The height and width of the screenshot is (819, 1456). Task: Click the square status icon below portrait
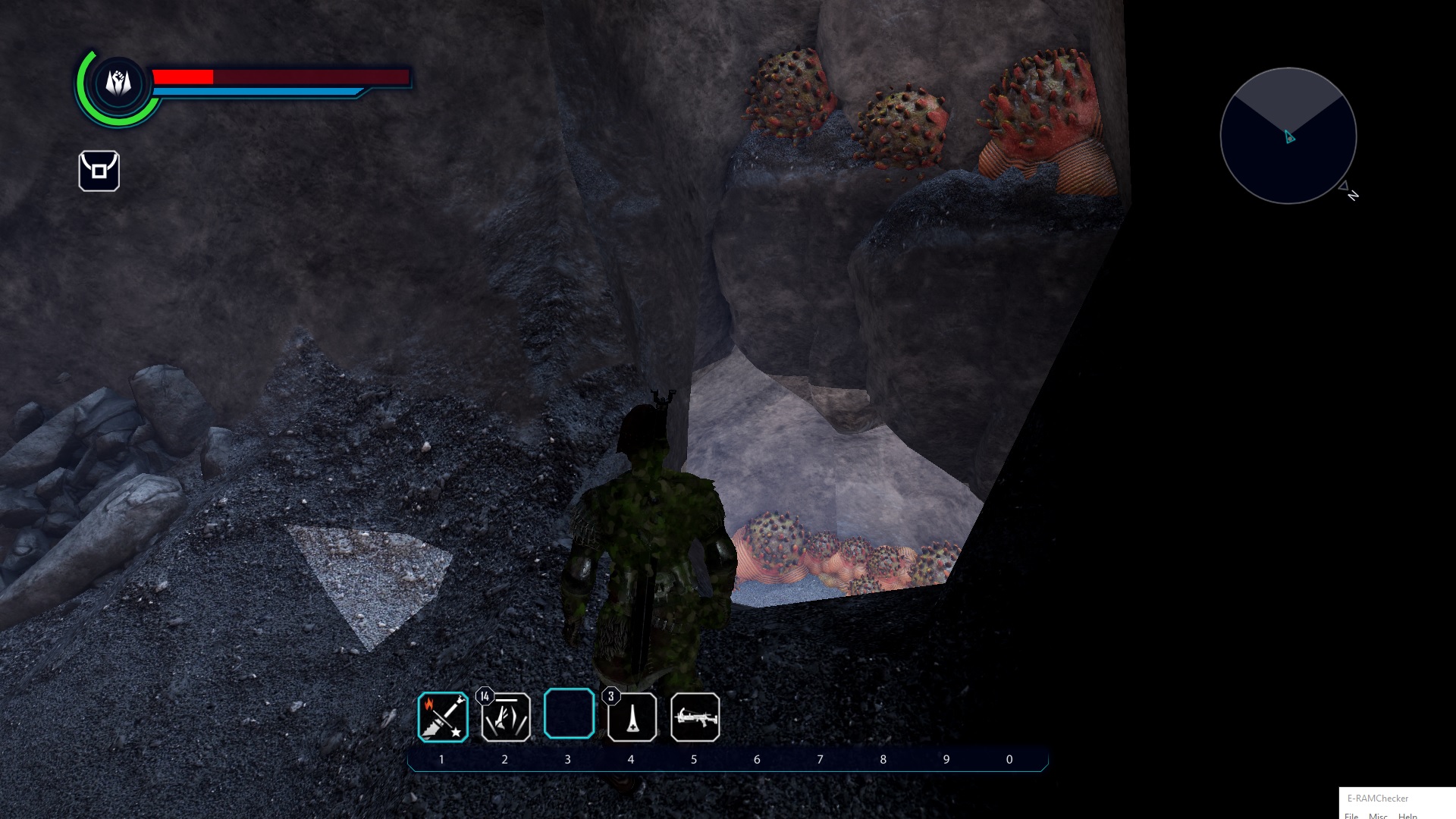pyautogui.click(x=99, y=171)
